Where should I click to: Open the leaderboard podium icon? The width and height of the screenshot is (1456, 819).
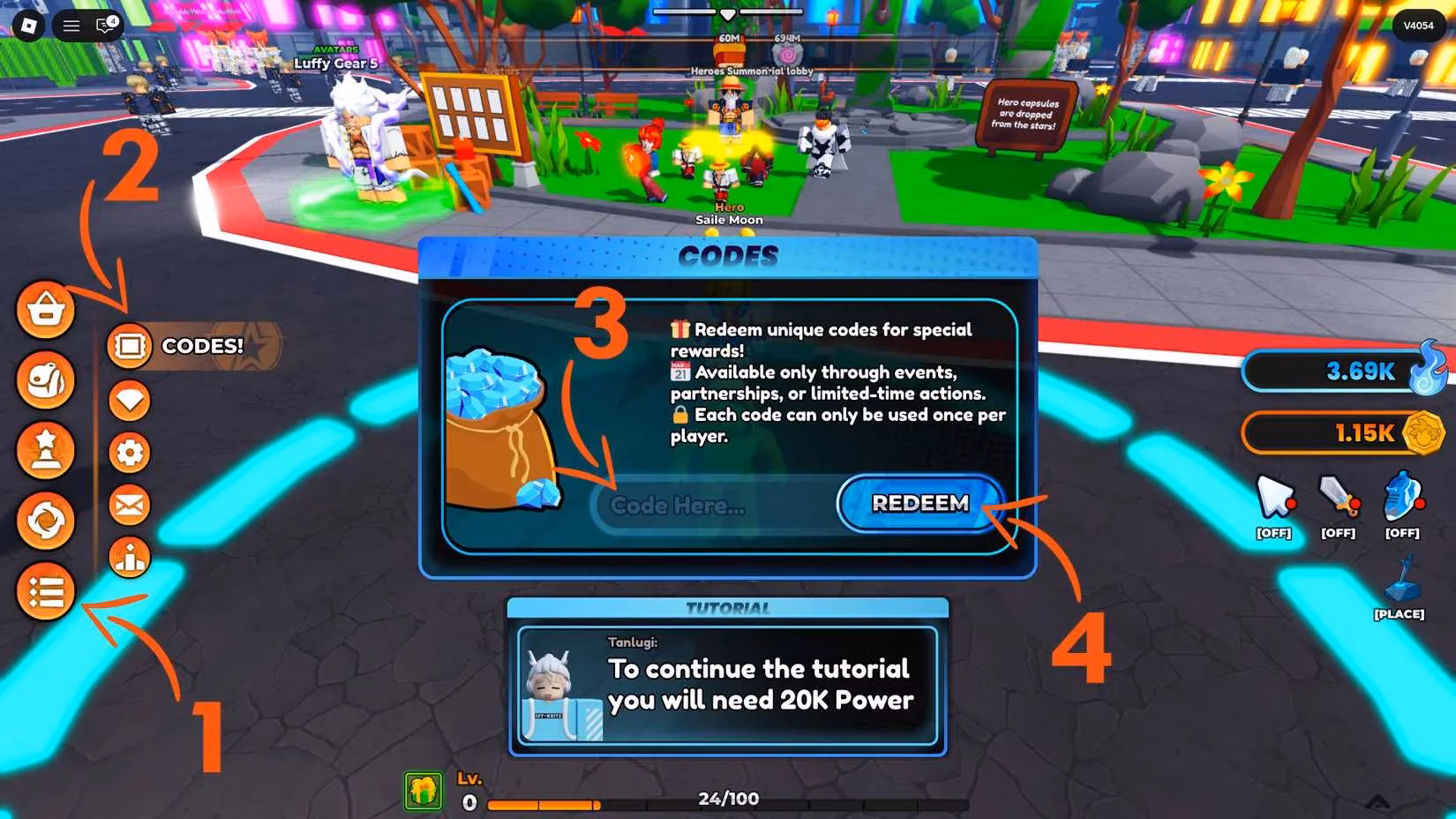129,558
